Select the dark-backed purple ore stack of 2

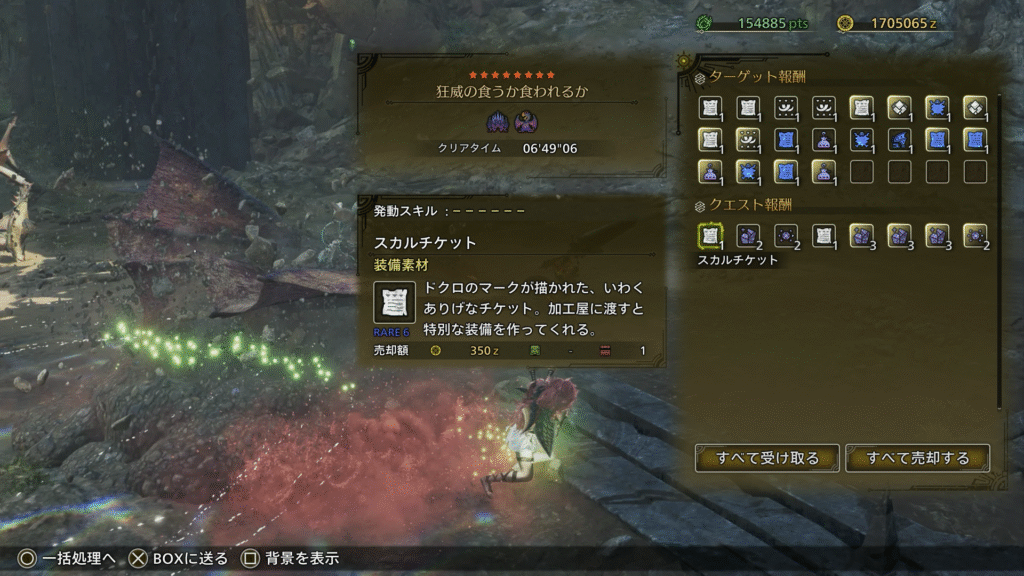click(x=748, y=236)
